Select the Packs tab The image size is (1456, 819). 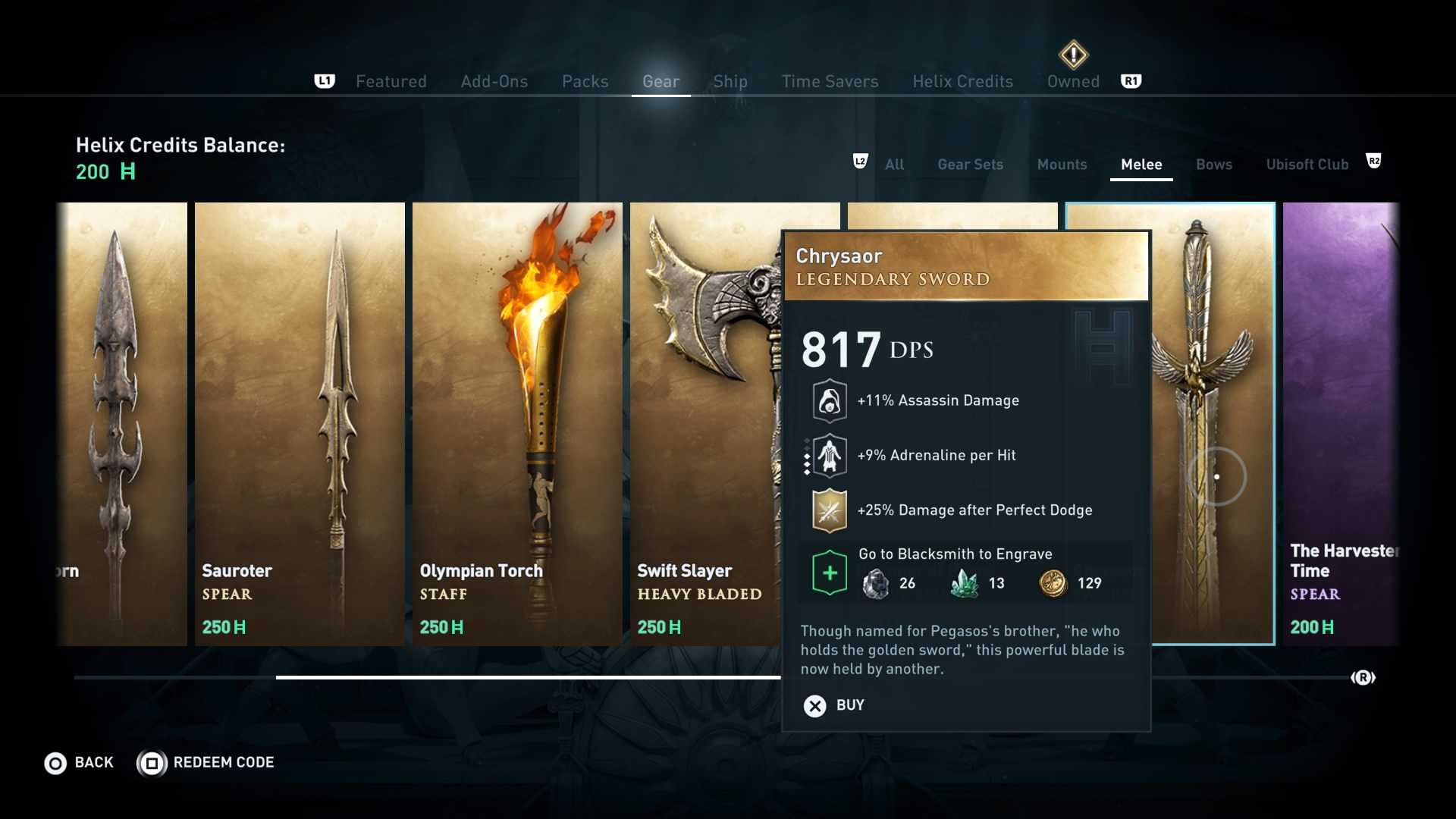coord(585,81)
